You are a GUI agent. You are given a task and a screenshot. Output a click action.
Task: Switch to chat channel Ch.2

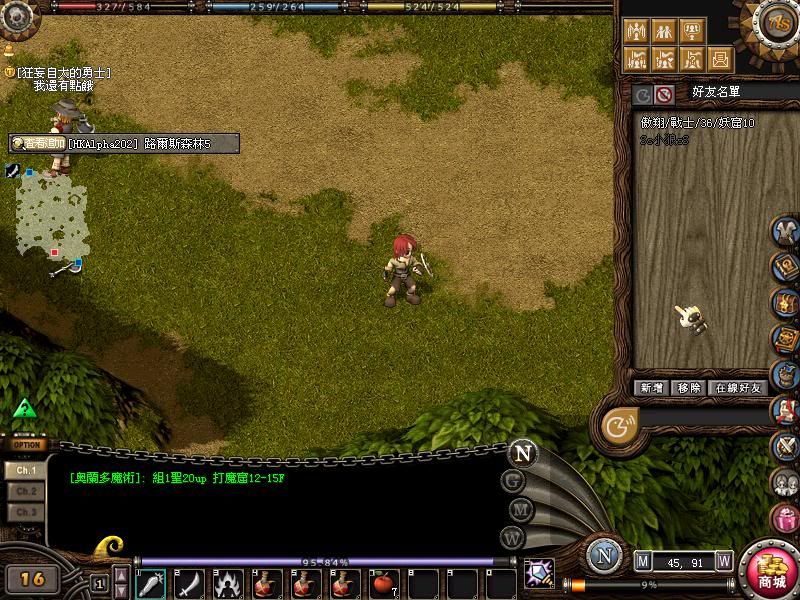(x=26, y=491)
